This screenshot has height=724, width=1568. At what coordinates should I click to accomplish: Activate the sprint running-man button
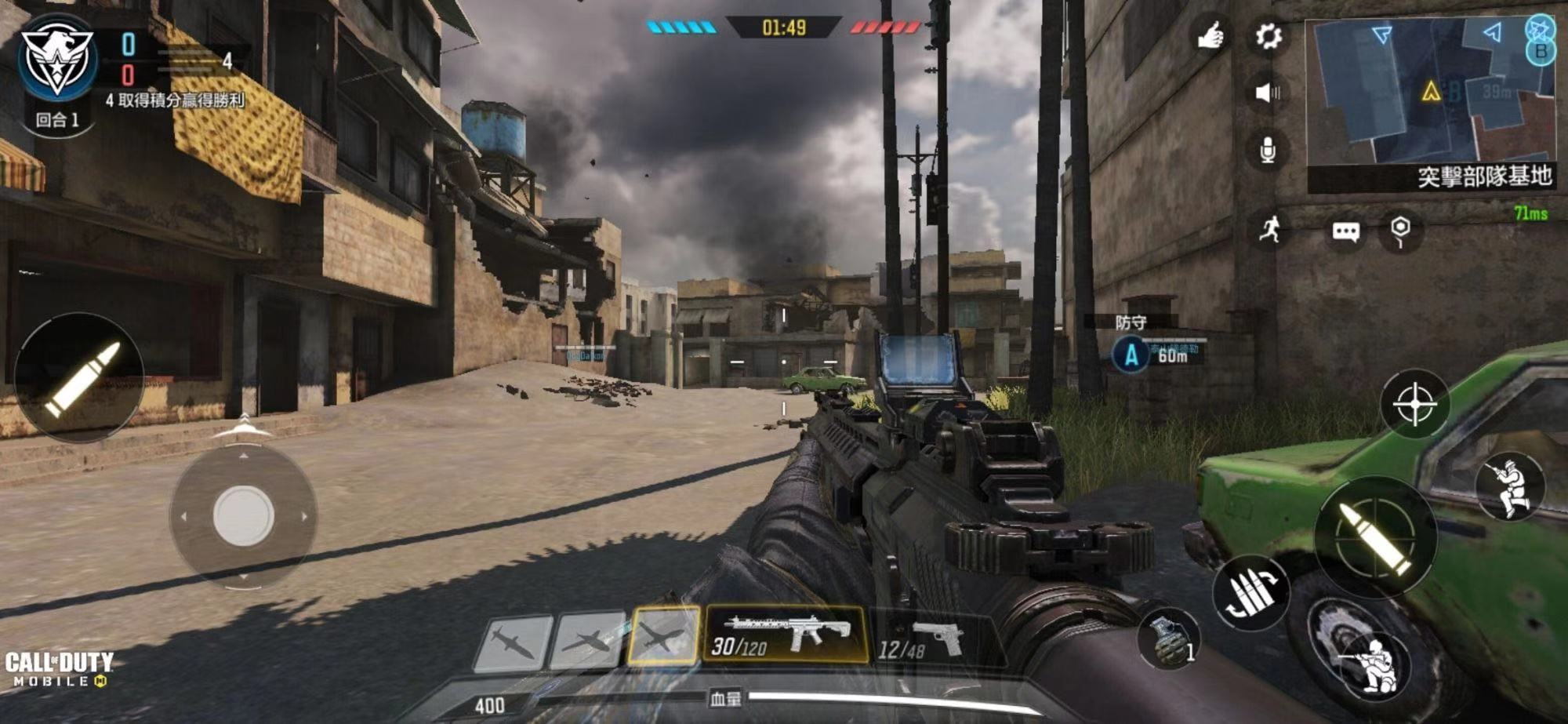pos(1270,229)
